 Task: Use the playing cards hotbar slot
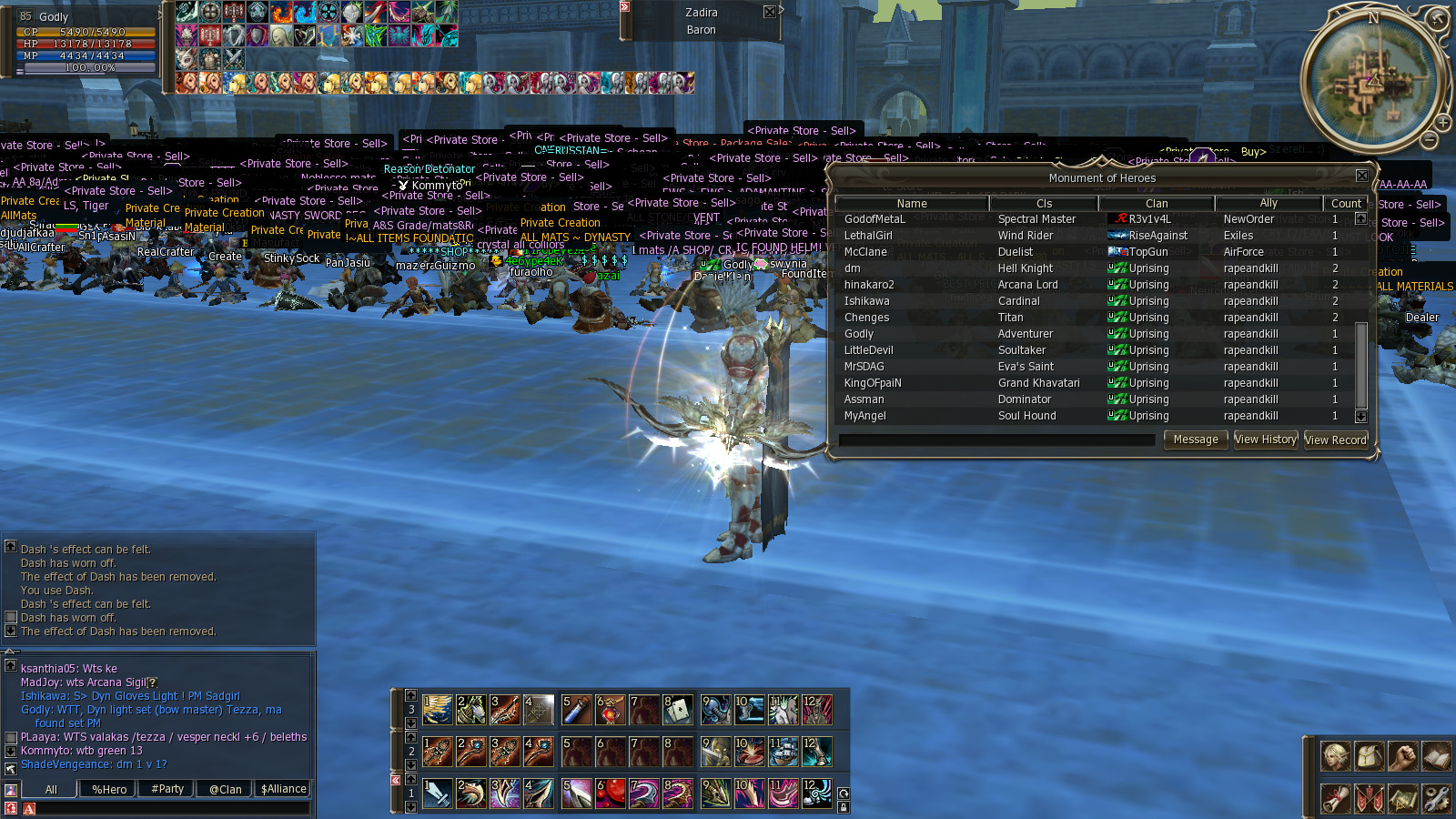point(678,710)
